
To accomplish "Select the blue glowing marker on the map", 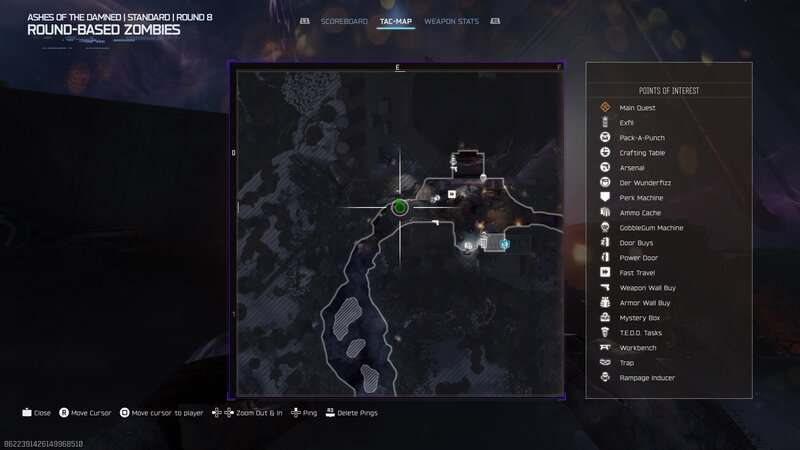I will coord(505,243).
